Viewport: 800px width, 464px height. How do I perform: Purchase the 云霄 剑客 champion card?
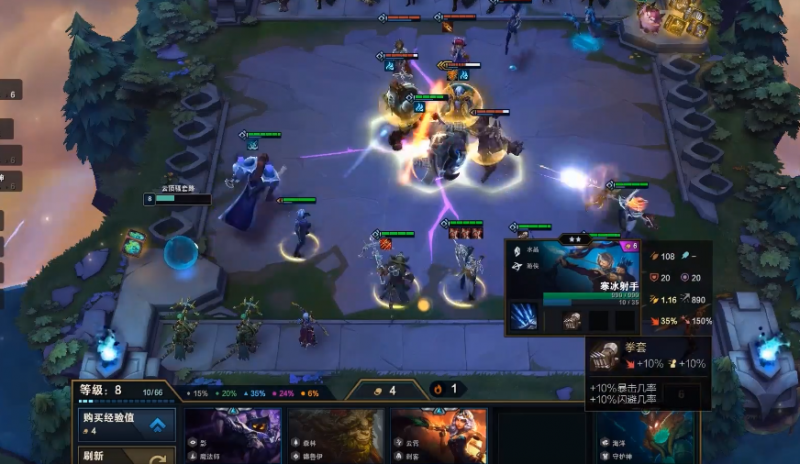tap(439, 436)
